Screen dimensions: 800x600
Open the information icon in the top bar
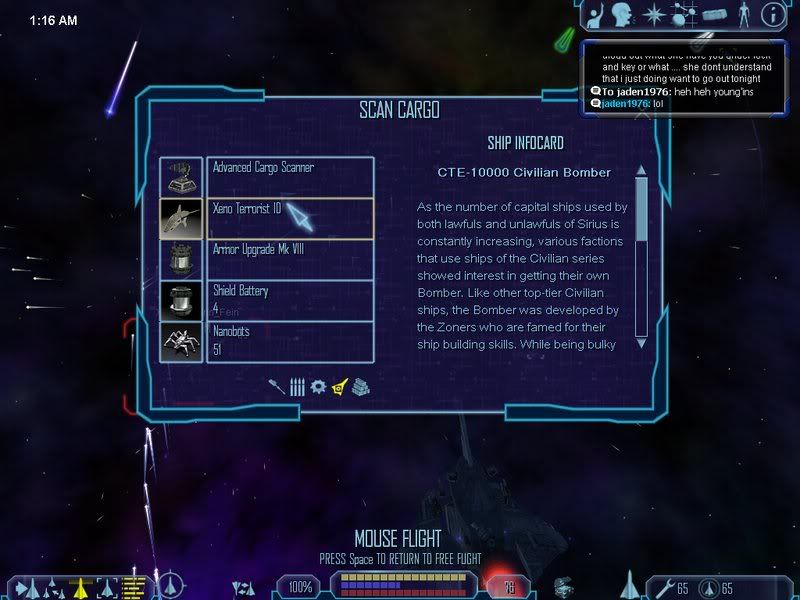point(772,14)
